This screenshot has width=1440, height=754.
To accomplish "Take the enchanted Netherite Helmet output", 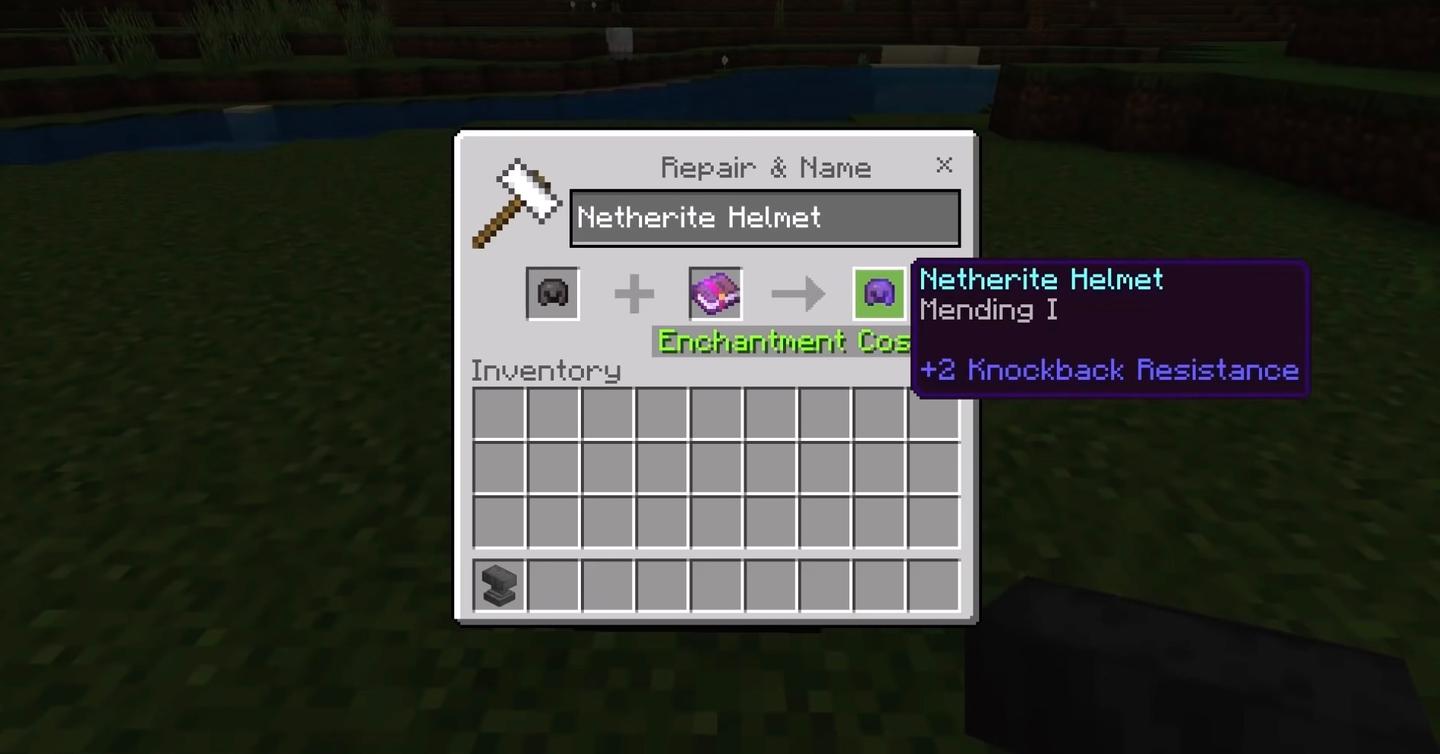I will pos(879,292).
